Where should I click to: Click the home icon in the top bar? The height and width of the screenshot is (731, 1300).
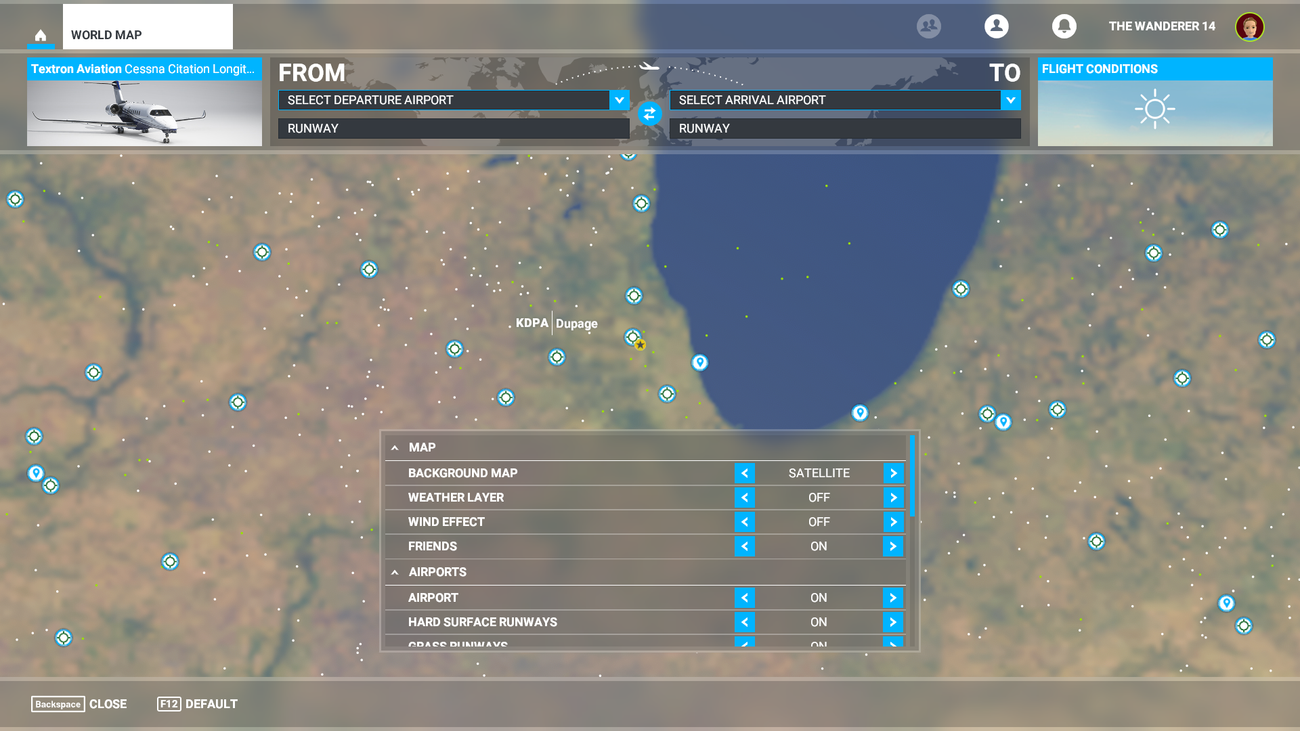[x=40, y=36]
